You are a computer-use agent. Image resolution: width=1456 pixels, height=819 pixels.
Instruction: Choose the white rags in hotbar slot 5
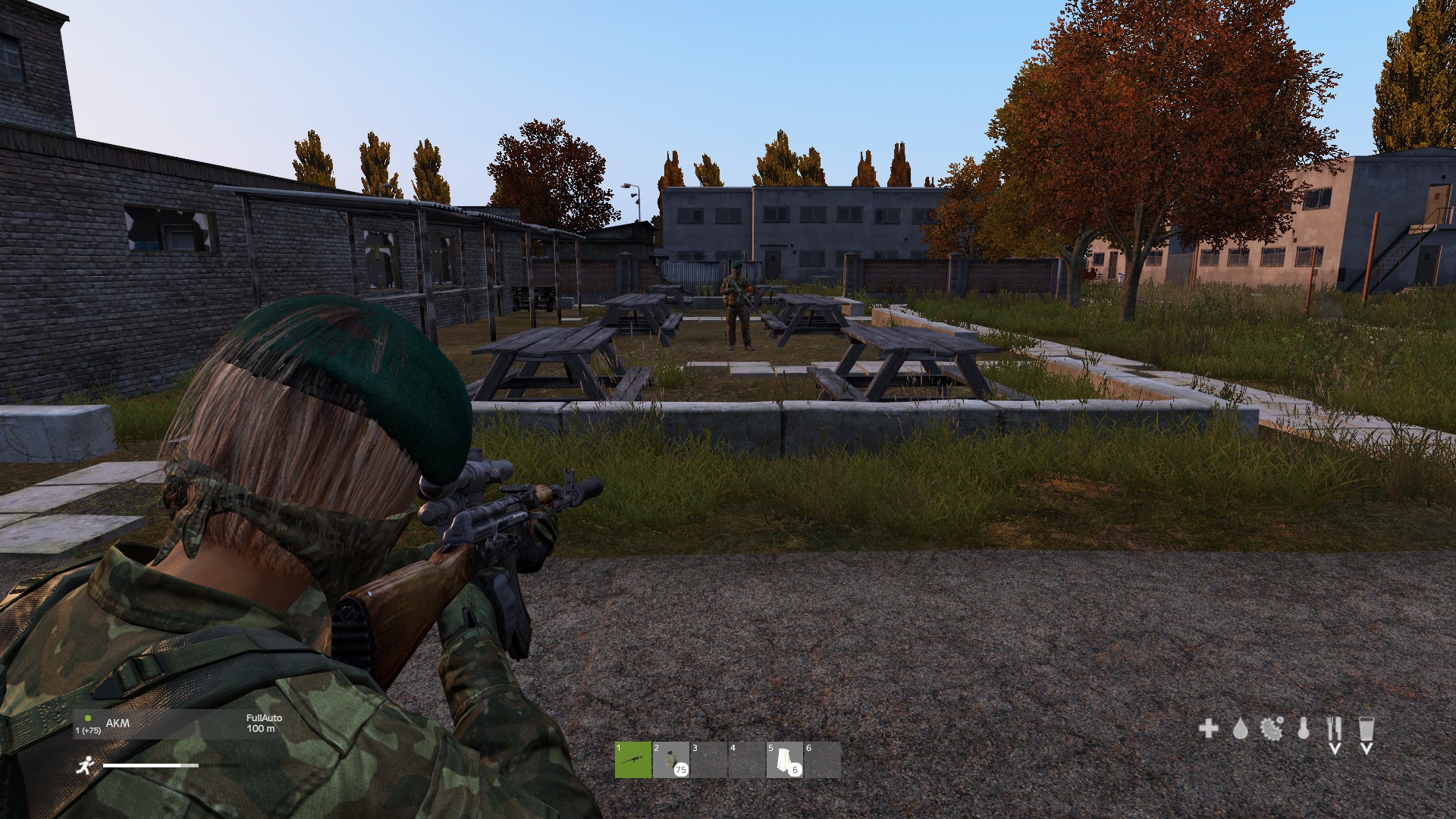coord(785,760)
